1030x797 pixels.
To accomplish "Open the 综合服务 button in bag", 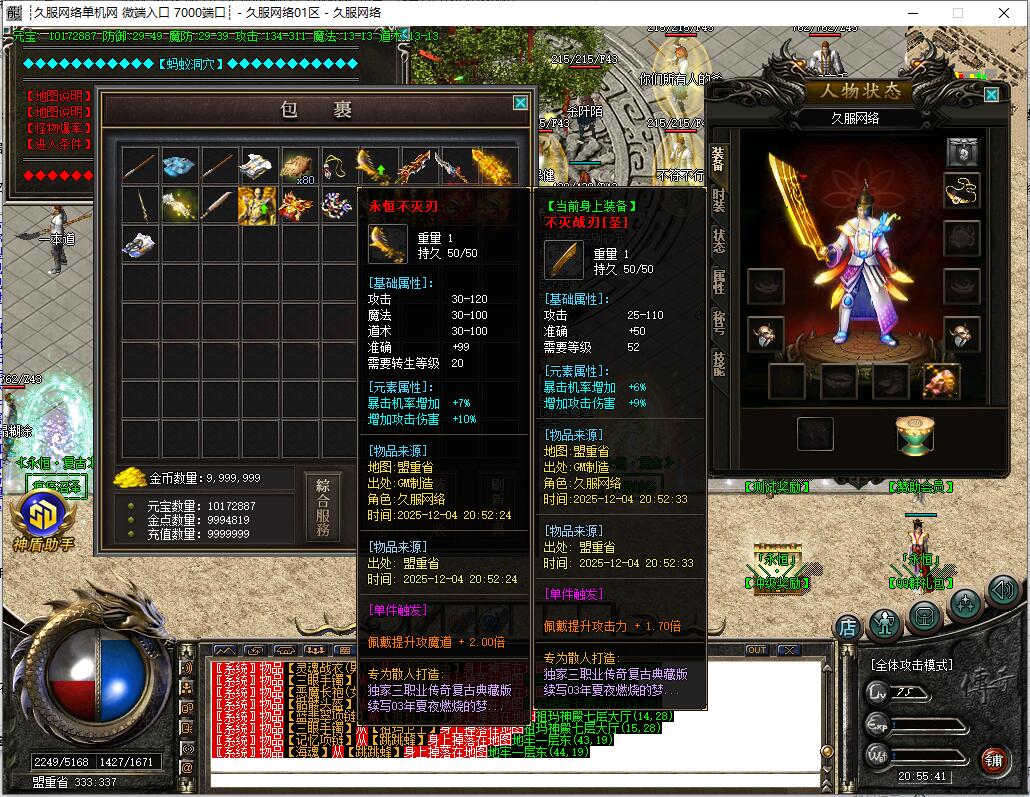I will [x=322, y=509].
